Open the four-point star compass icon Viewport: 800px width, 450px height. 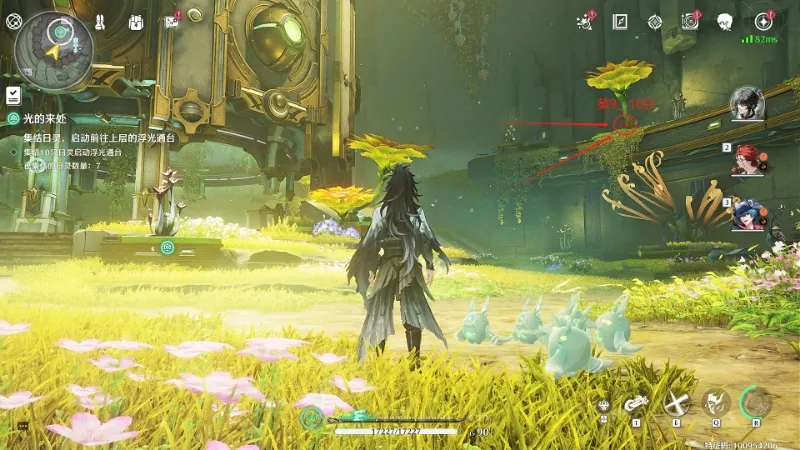[764, 21]
